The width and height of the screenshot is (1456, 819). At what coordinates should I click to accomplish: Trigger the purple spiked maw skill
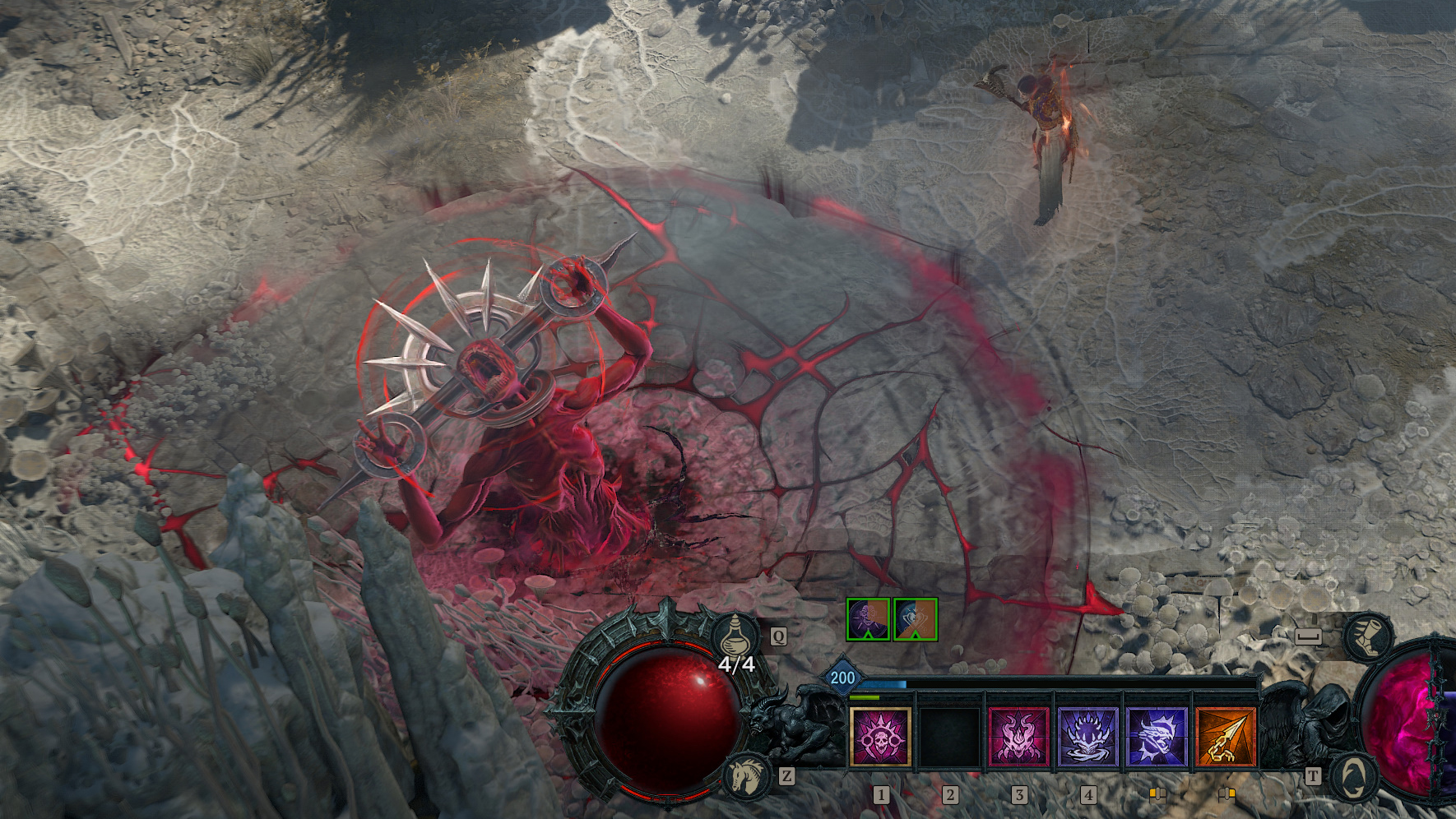click(x=1087, y=737)
